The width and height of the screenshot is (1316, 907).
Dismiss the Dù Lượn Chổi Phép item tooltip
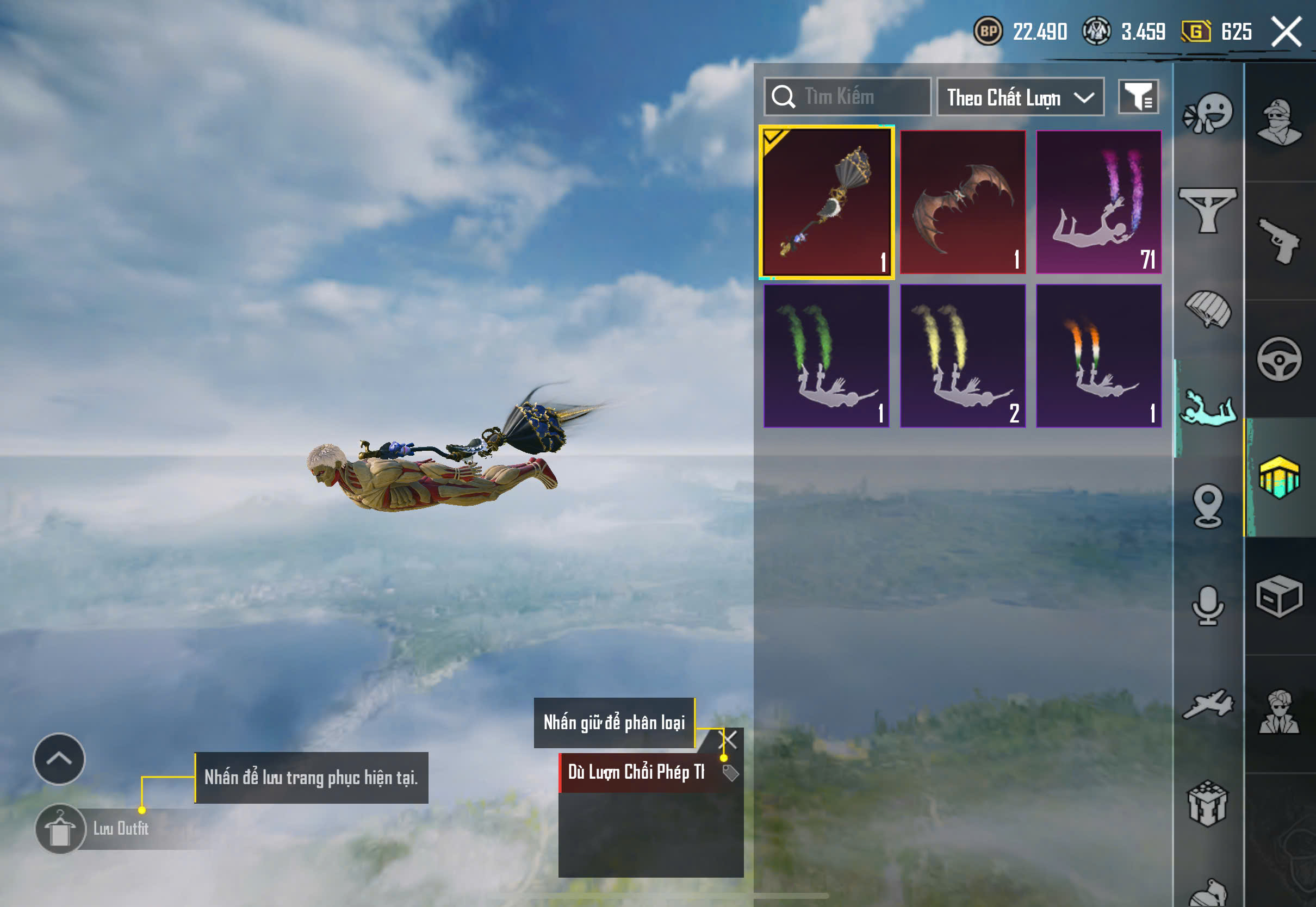tap(728, 740)
